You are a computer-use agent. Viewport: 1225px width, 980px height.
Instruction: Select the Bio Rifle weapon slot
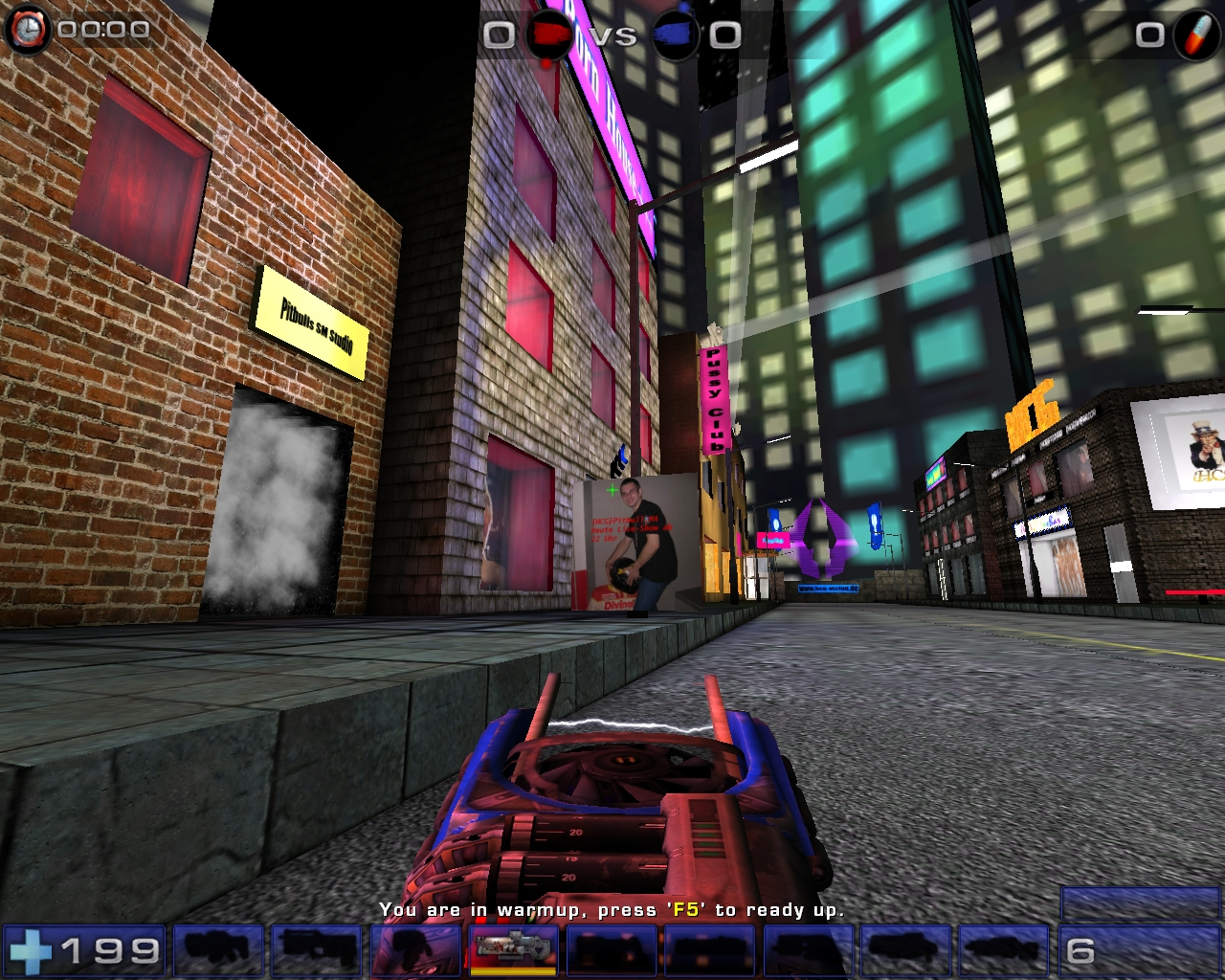(x=414, y=951)
